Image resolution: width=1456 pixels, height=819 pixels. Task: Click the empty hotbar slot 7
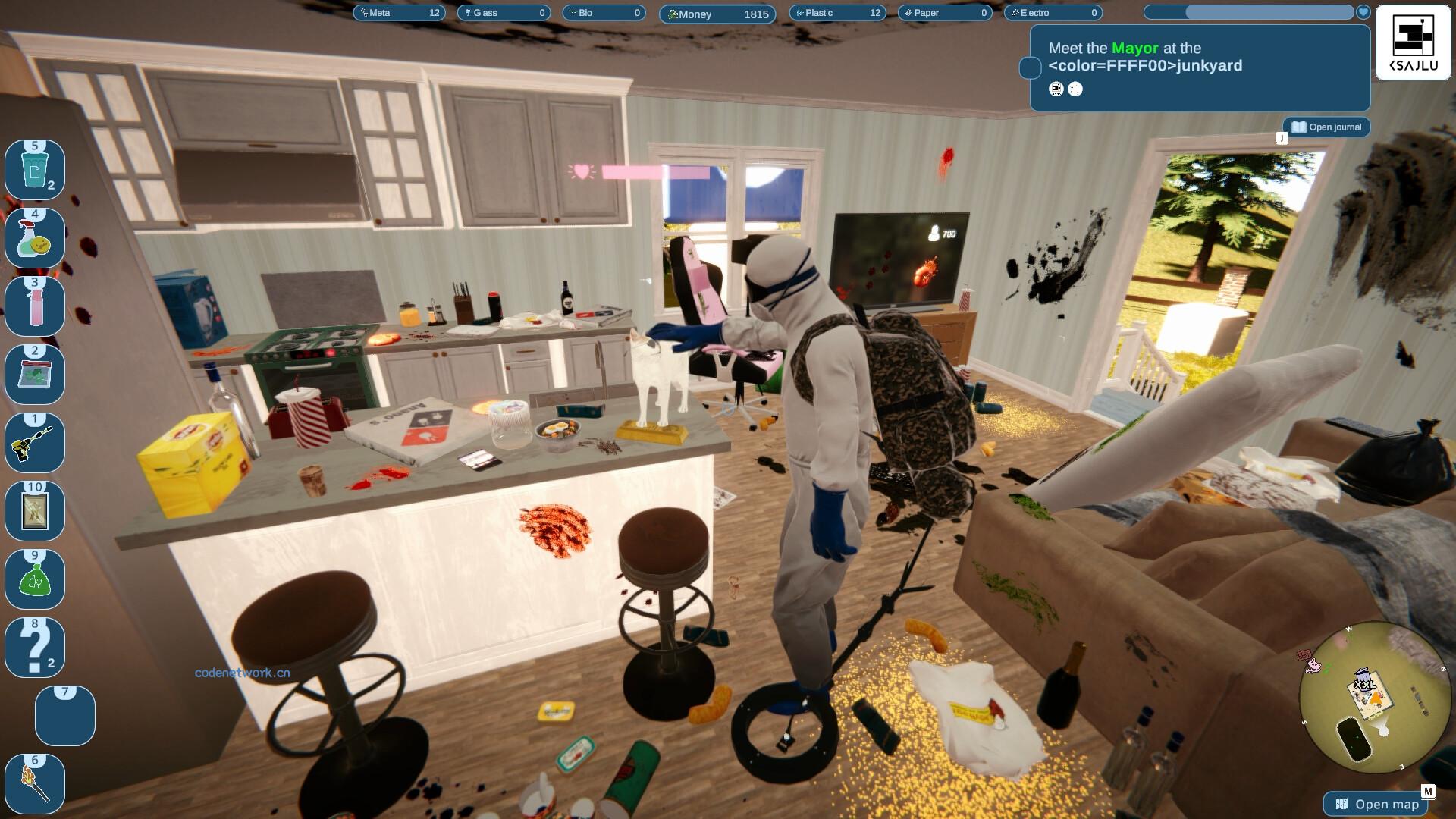[64, 715]
